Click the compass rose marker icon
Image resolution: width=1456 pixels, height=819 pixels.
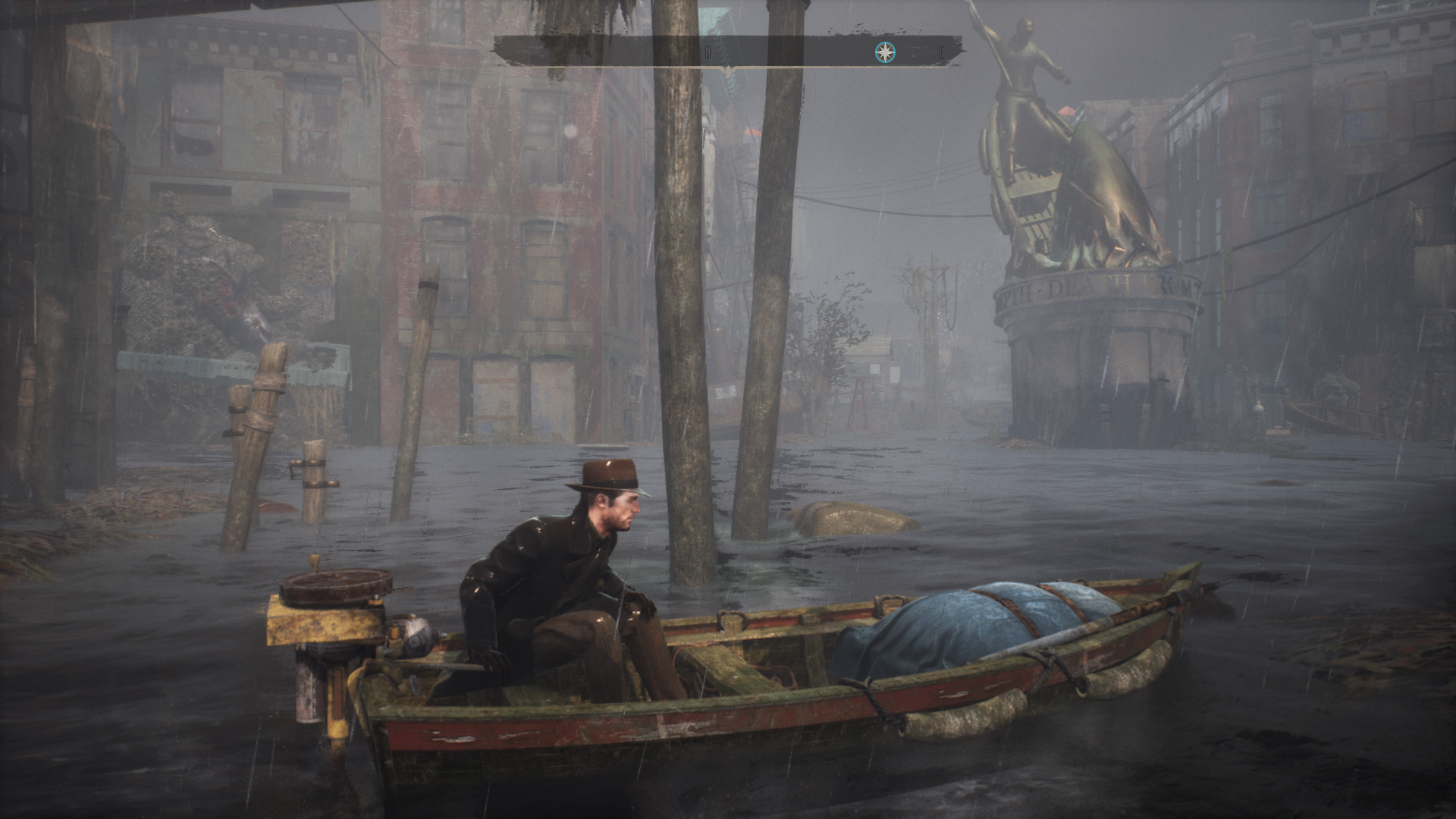click(884, 52)
